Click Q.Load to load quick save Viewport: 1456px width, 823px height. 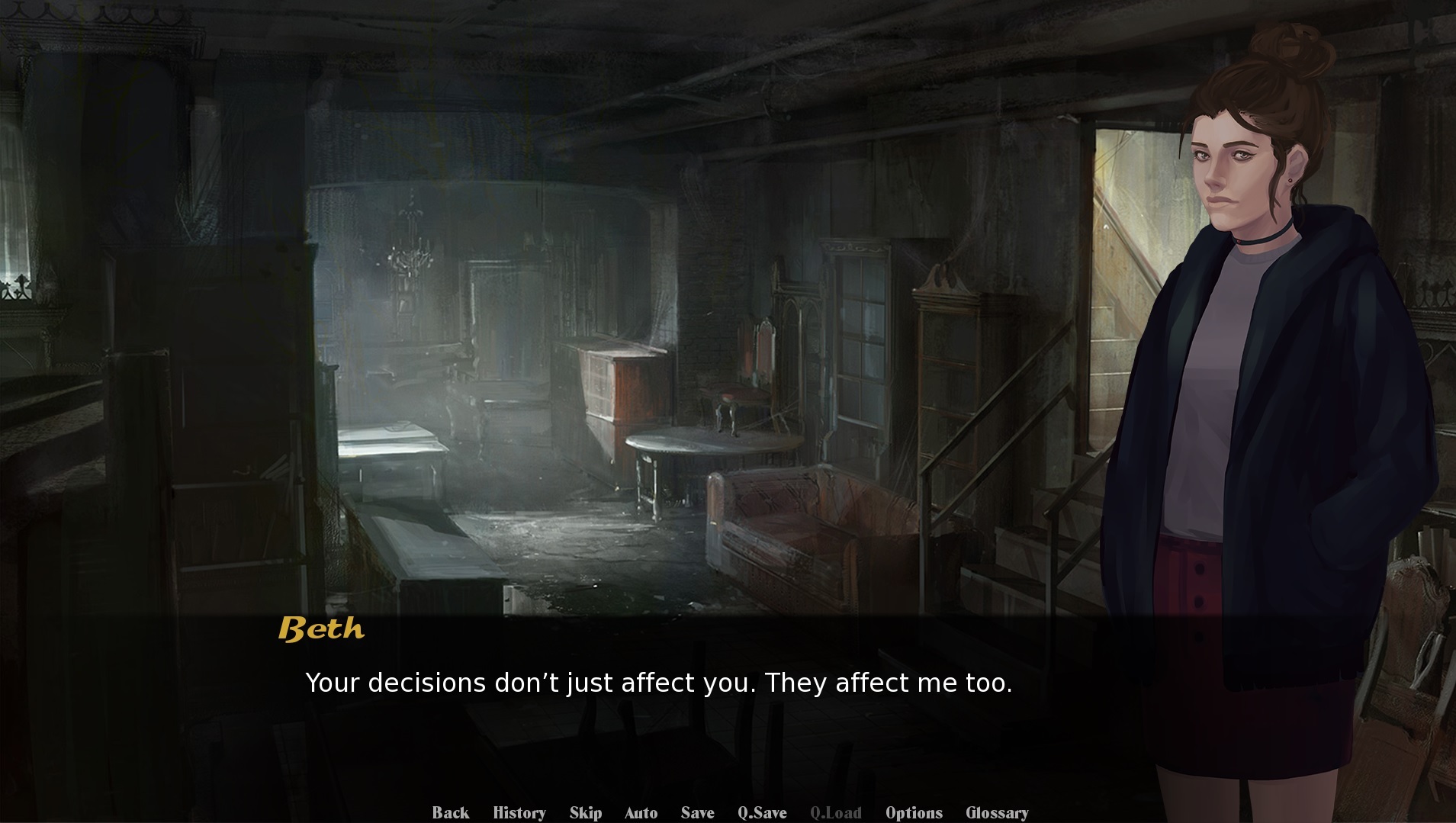click(837, 812)
